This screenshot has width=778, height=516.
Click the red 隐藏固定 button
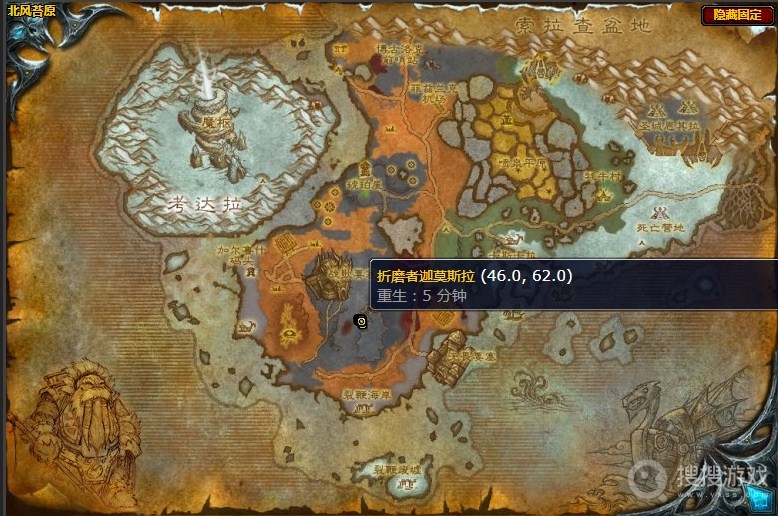click(736, 15)
